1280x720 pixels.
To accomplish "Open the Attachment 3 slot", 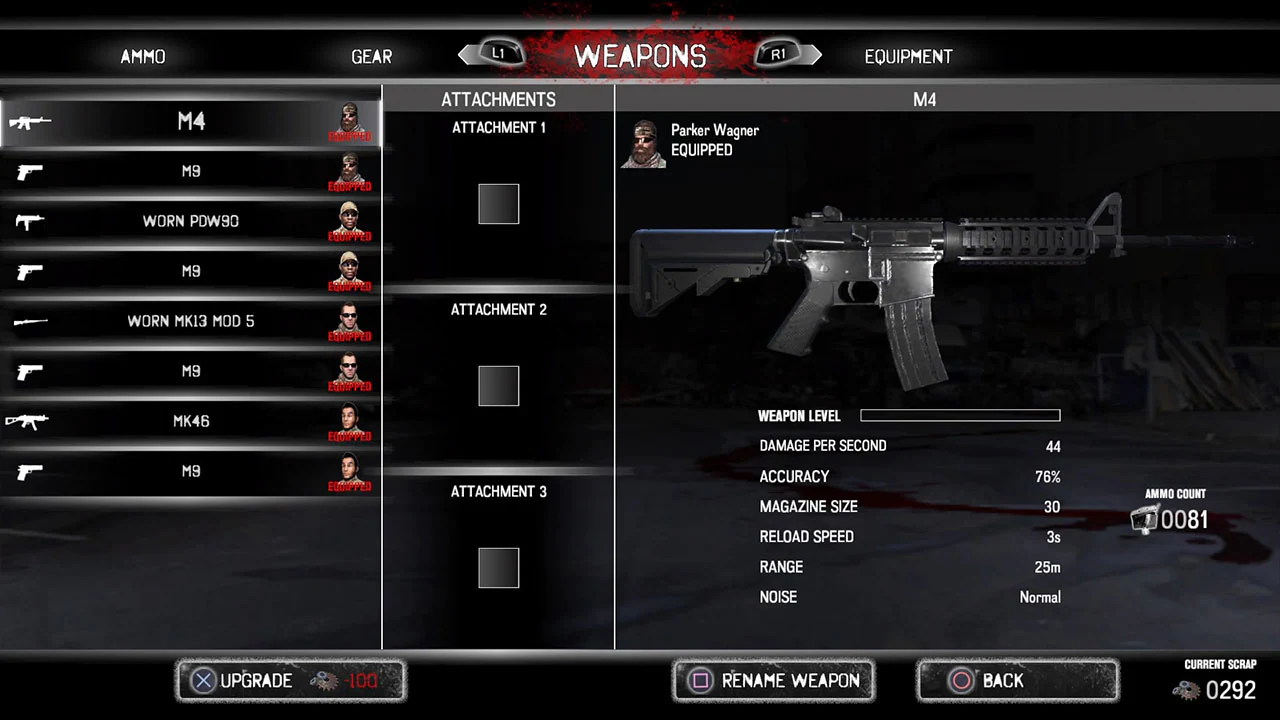I will (x=498, y=567).
